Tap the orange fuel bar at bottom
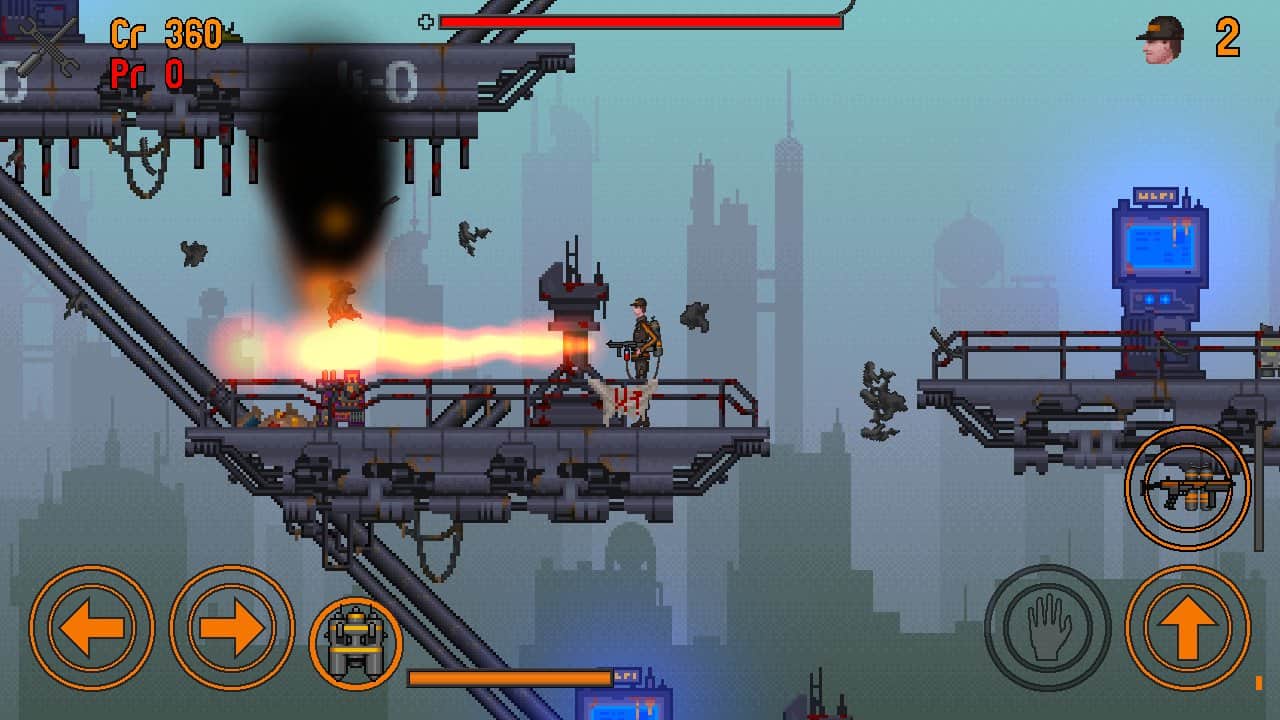The height and width of the screenshot is (720, 1280). tap(510, 678)
